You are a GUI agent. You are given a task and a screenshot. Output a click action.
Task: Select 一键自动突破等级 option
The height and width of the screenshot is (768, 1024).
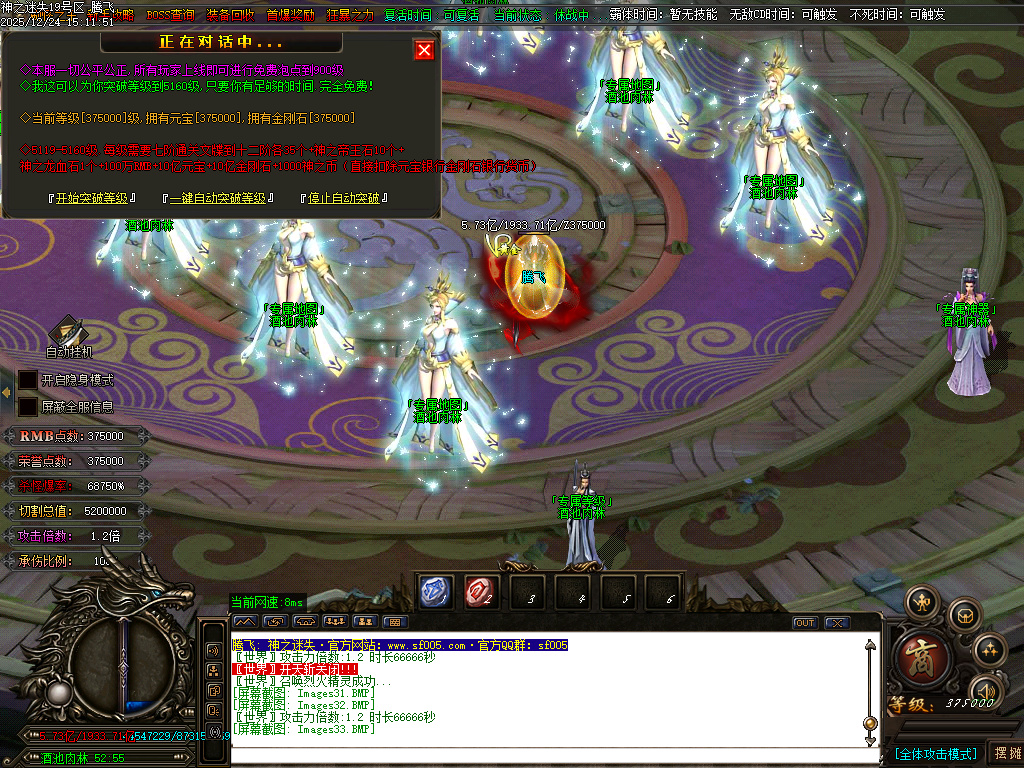pyautogui.click(x=217, y=198)
